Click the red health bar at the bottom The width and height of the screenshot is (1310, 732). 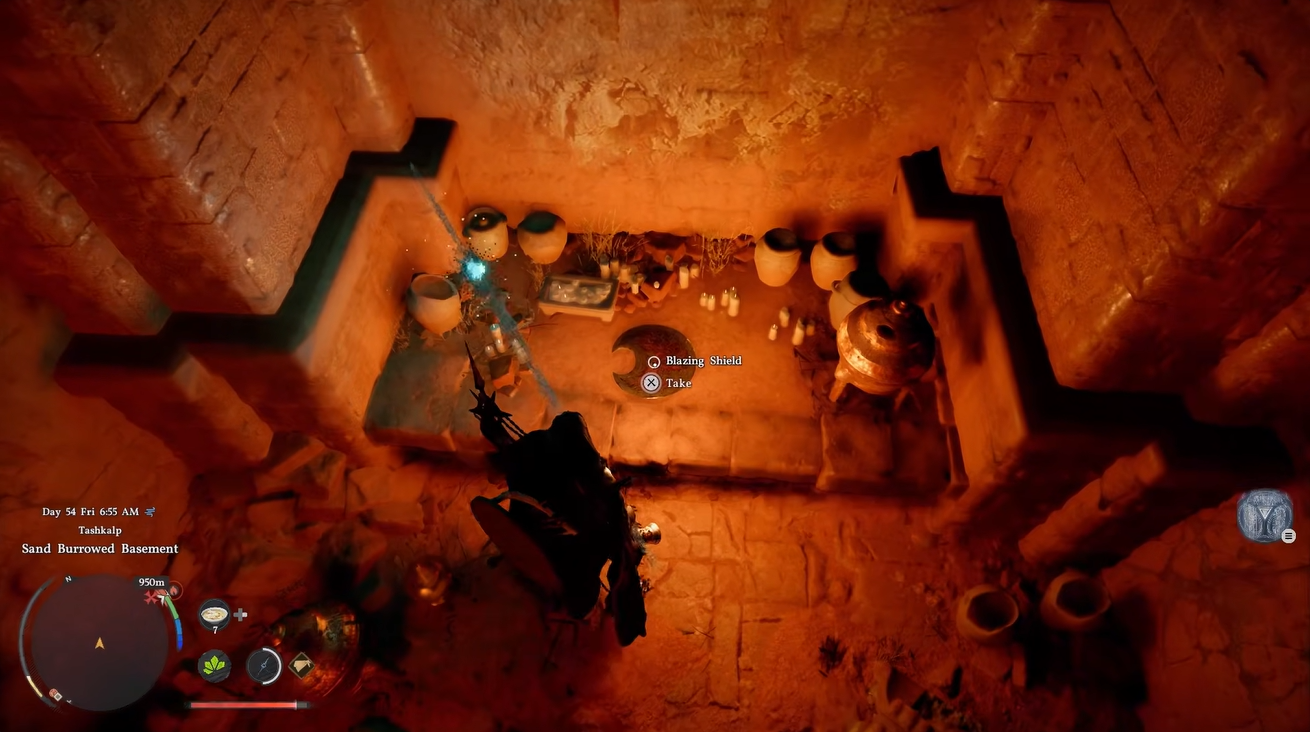point(244,705)
